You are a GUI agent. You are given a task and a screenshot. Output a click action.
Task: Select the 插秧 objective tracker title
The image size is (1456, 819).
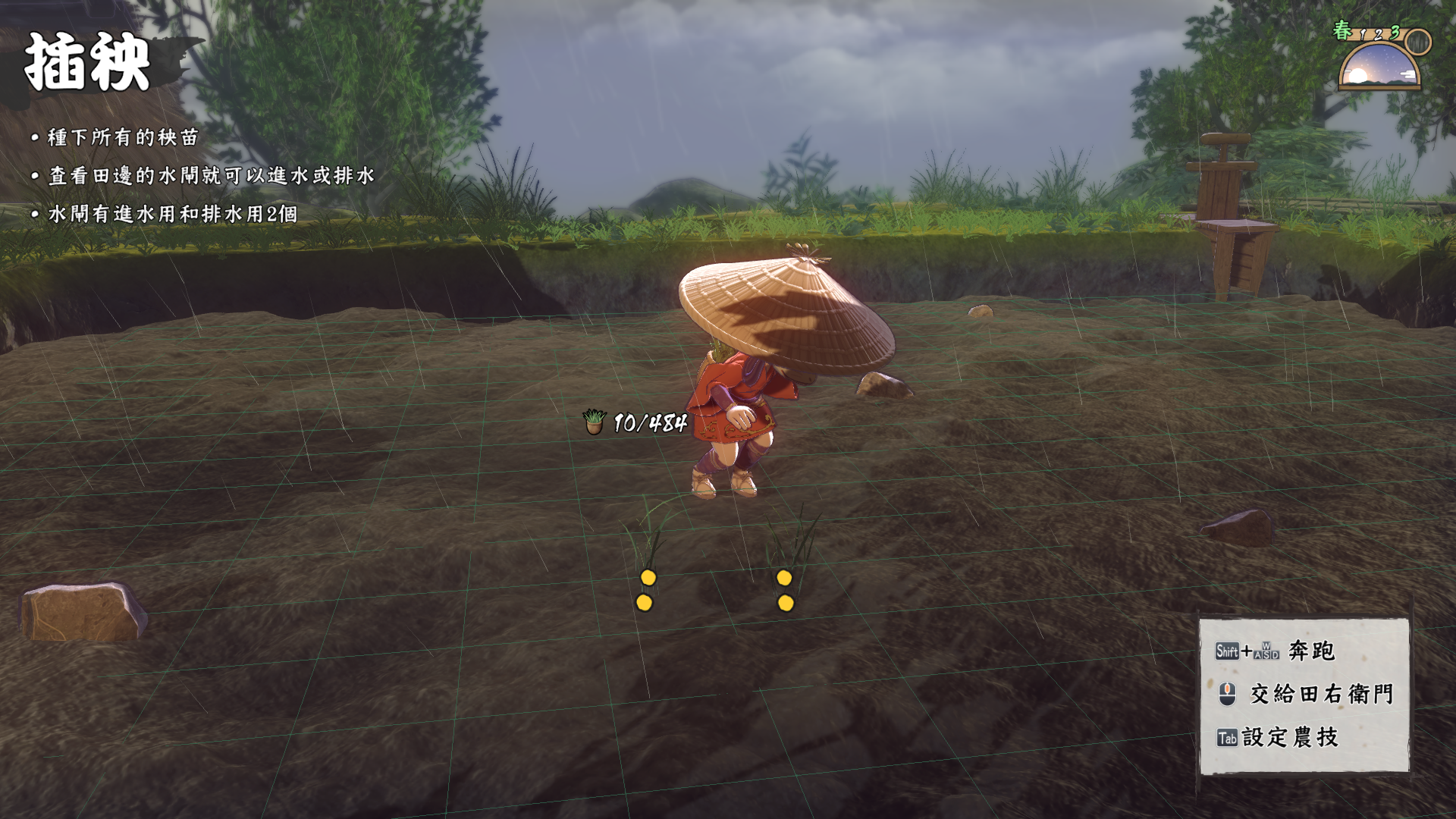tap(87, 63)
